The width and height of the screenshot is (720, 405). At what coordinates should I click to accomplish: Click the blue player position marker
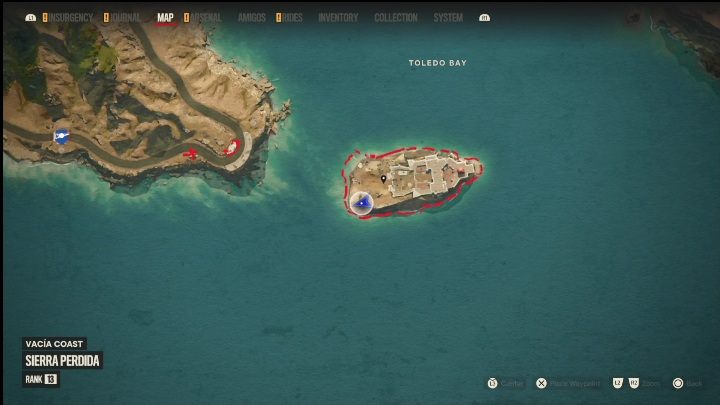[364, 203]
